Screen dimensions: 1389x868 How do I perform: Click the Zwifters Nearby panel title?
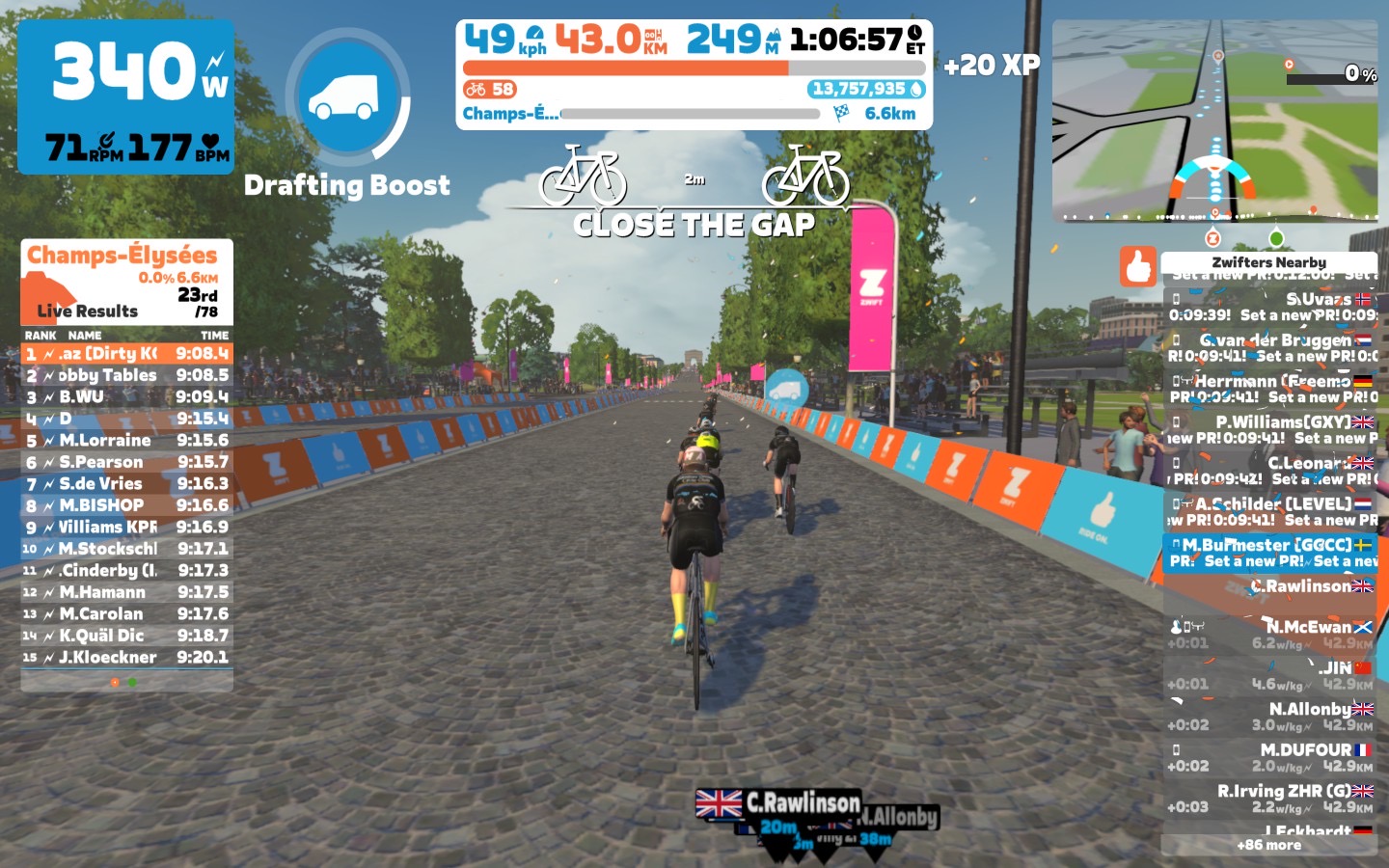[1268, 262]
